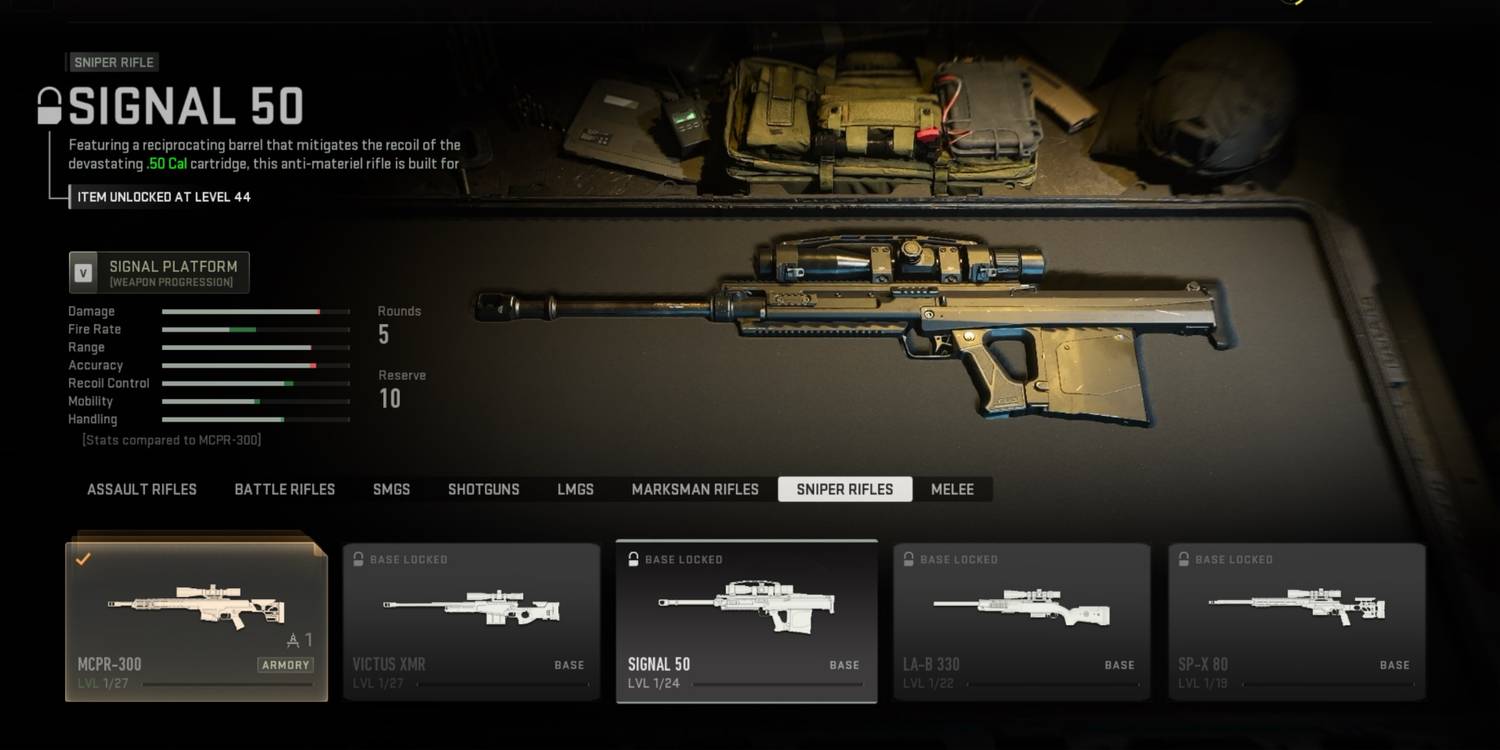Show the Shotguns weapon list
Image resolution: width=1500 pixels, height=750 pixels.
[483, 489]
